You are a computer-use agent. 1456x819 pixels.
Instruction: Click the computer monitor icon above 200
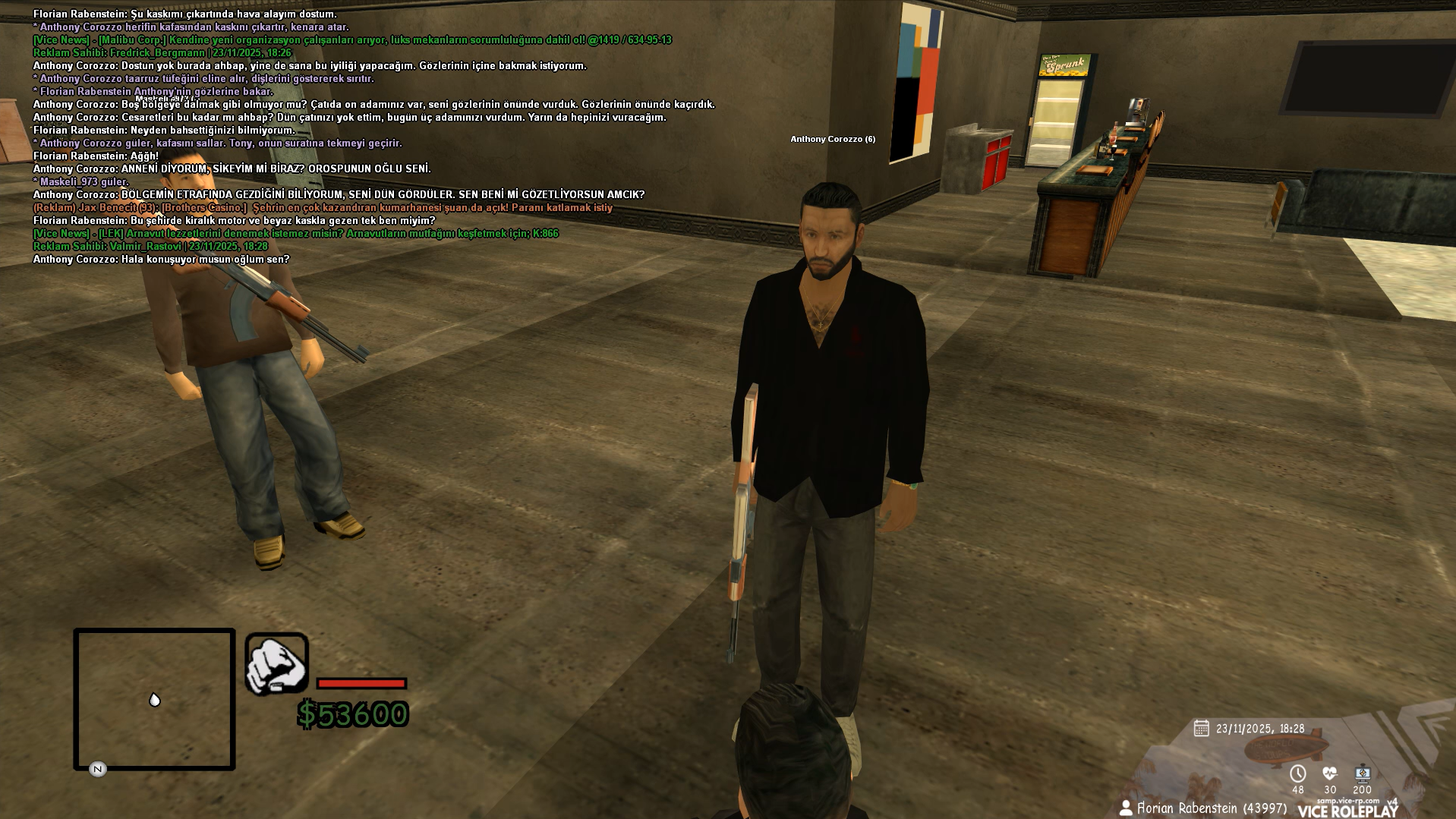coord(1363,773)
